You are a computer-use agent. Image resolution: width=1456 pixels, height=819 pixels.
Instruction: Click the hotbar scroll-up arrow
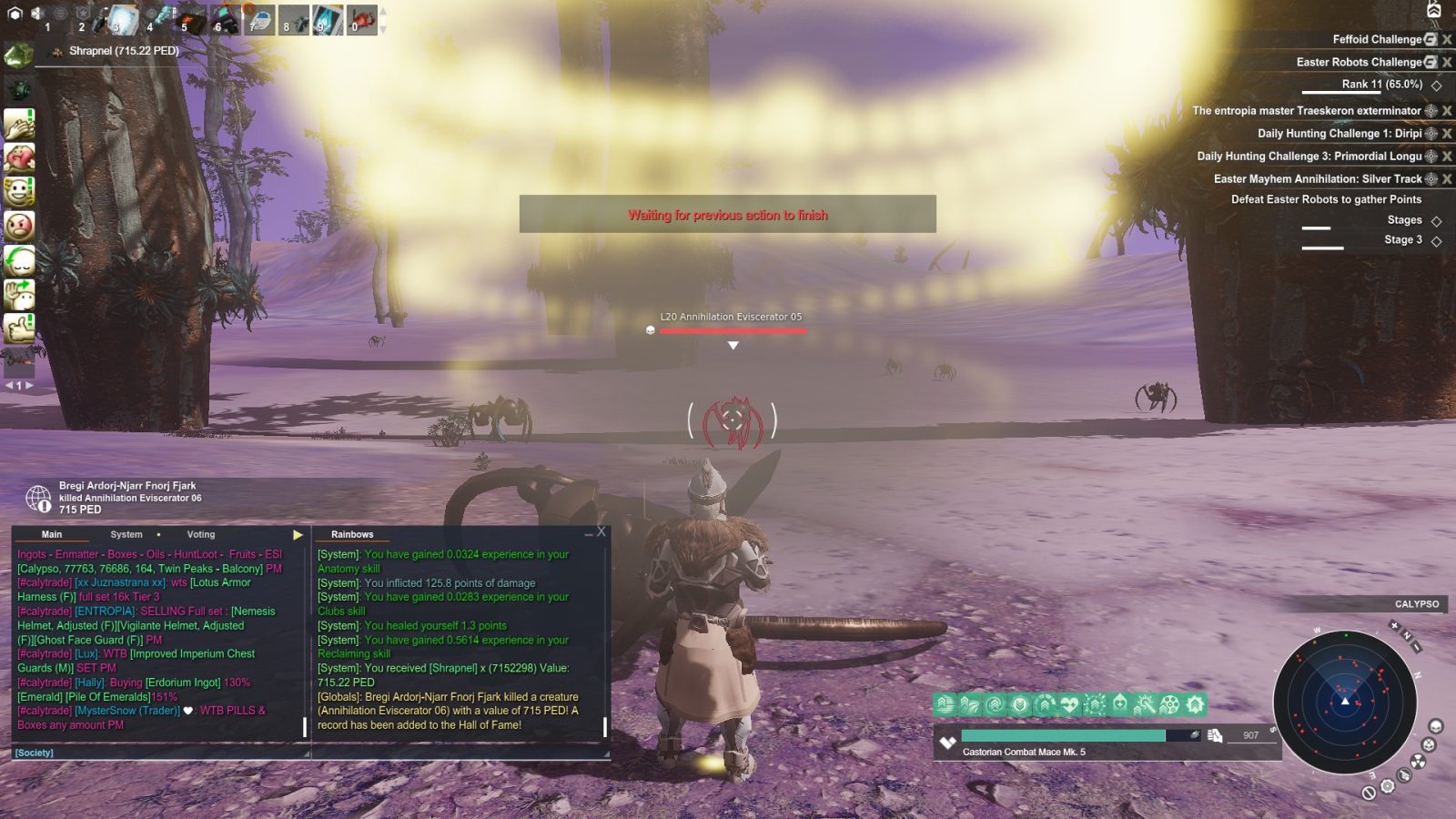(x=383, y=12)
